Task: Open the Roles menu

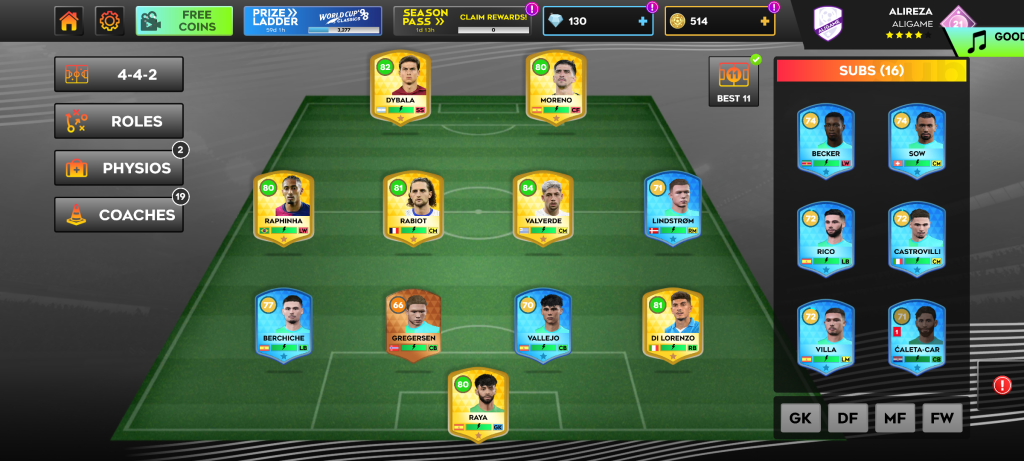Action: coord(119,121)
